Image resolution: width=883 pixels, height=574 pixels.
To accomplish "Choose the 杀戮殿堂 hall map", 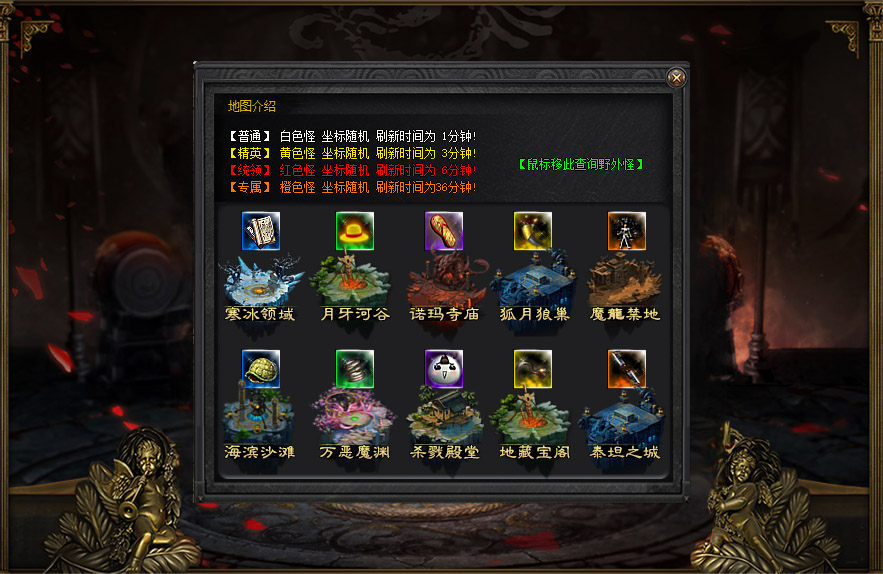I will coord(444,420).
